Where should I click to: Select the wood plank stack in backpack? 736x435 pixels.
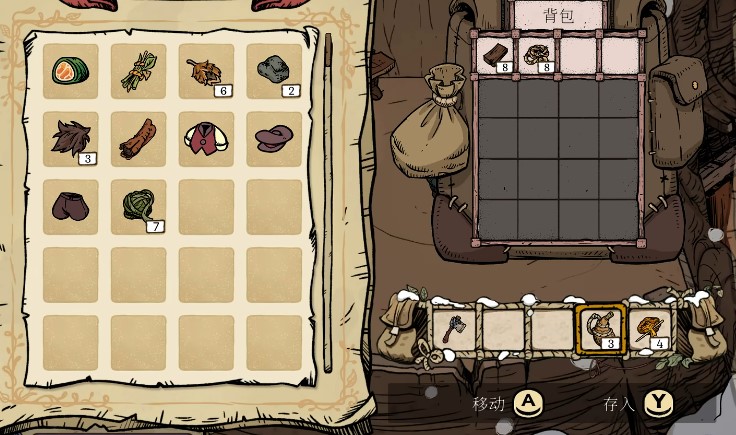coord(494,54)
